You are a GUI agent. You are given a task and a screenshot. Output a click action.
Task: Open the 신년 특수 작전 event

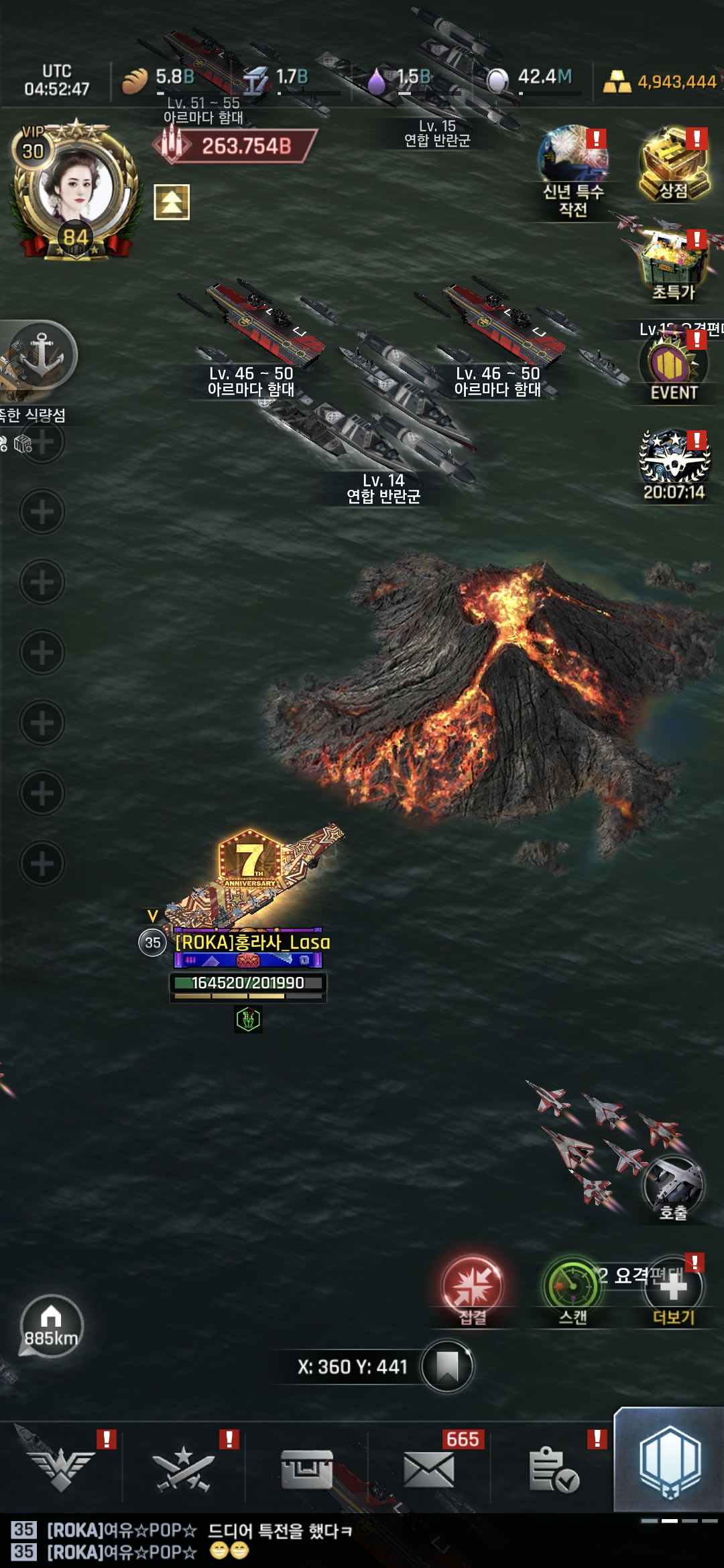point(574,168)
